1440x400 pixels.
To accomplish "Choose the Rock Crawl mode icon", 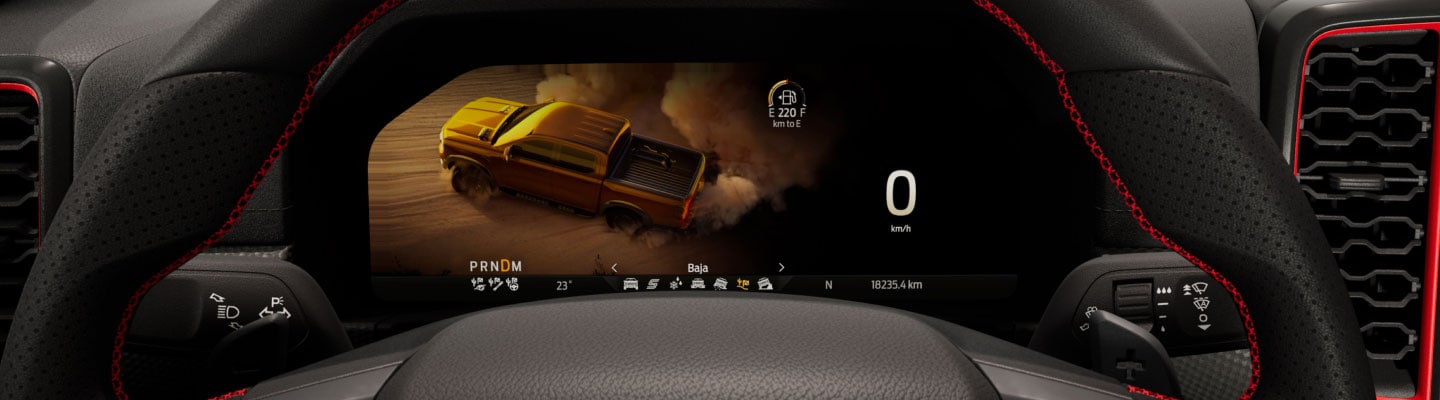I will click(765, 284).
